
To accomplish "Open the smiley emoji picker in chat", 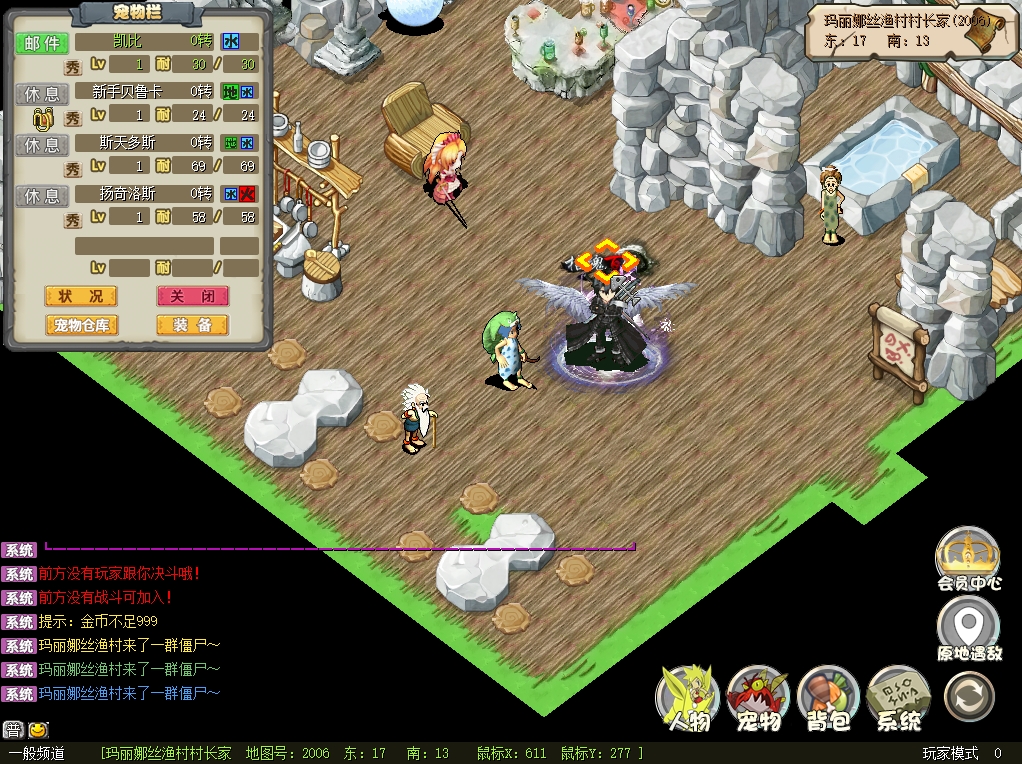I will tap(38, 730).
